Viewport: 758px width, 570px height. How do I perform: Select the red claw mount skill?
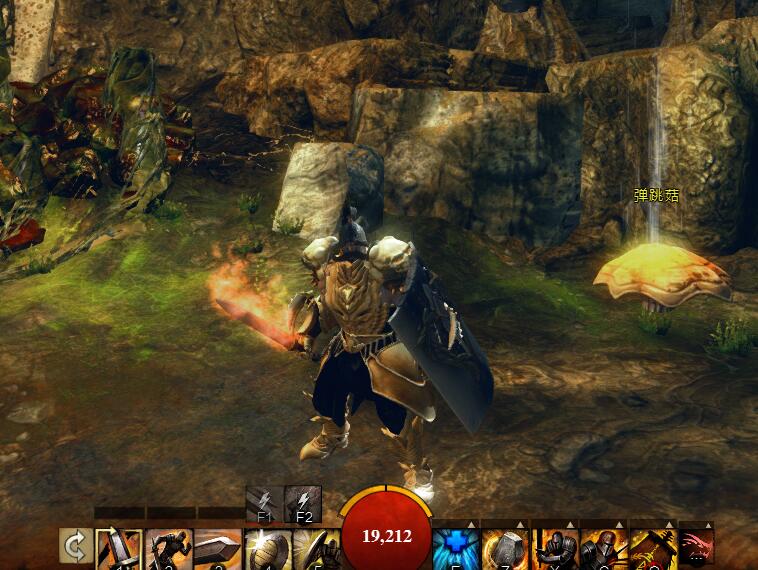click(696, 550)
